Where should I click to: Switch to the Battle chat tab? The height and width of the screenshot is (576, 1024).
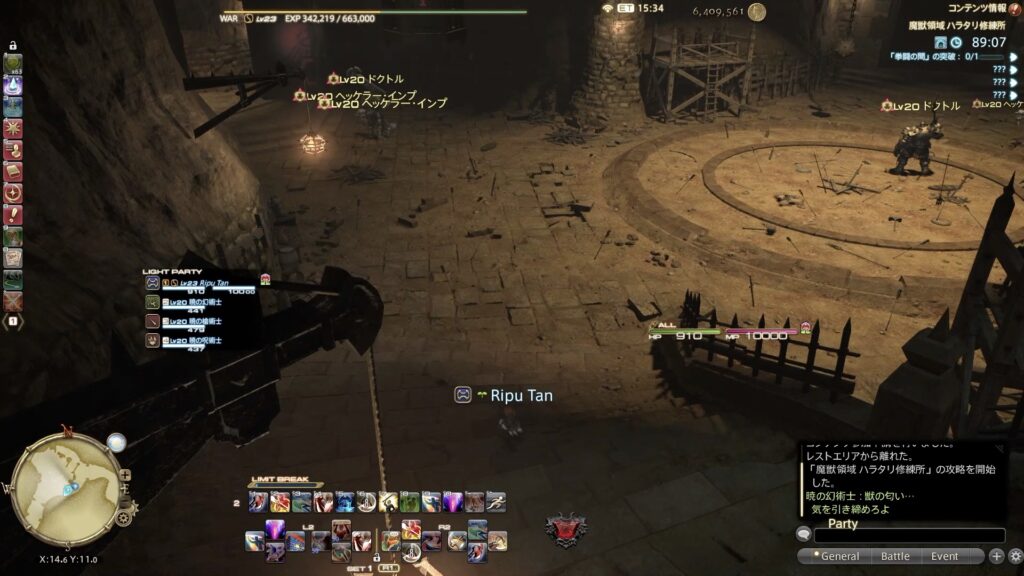pyautogui.click(x=895, y=556)
